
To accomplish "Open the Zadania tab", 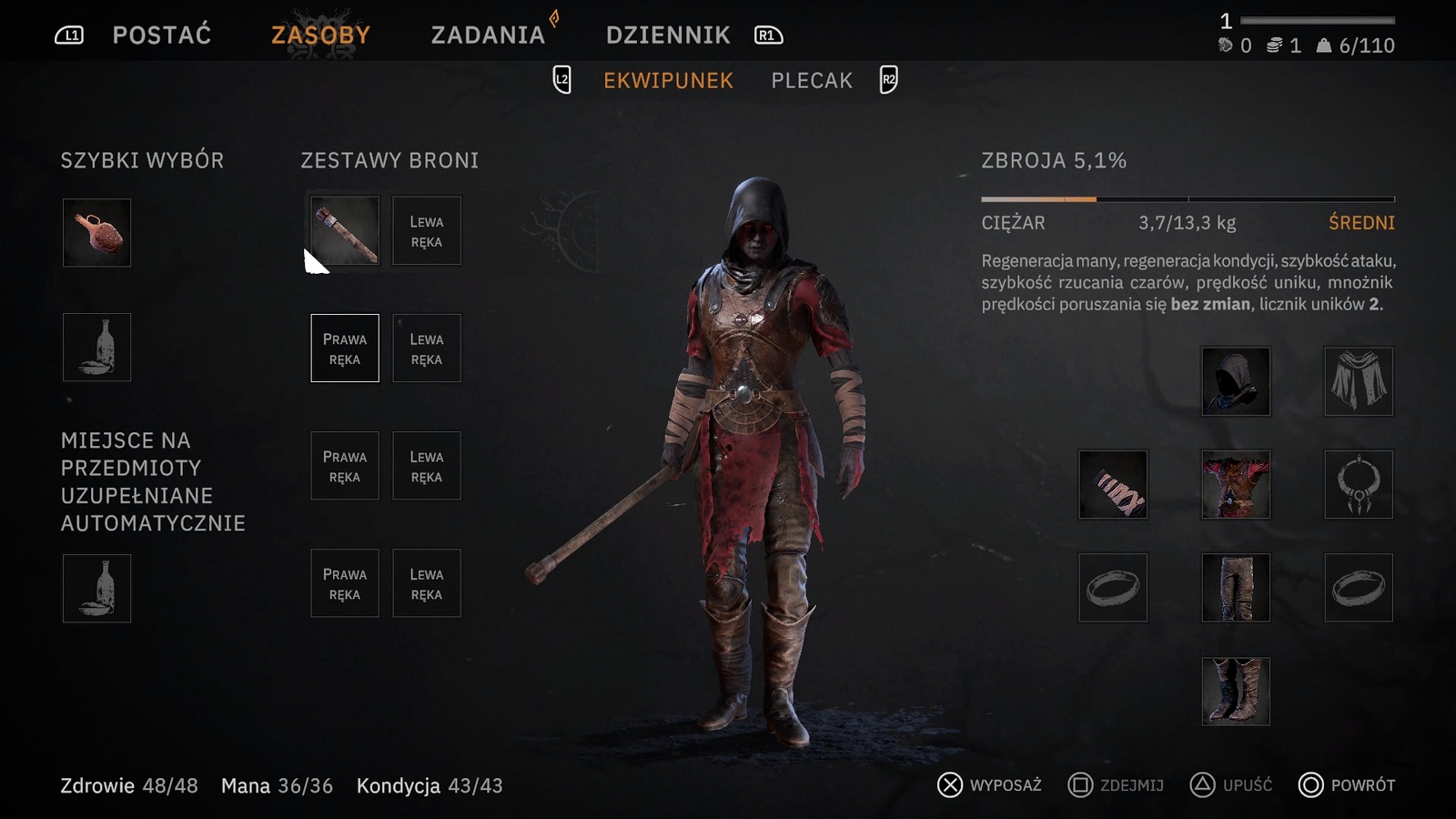I will (488, 35).
